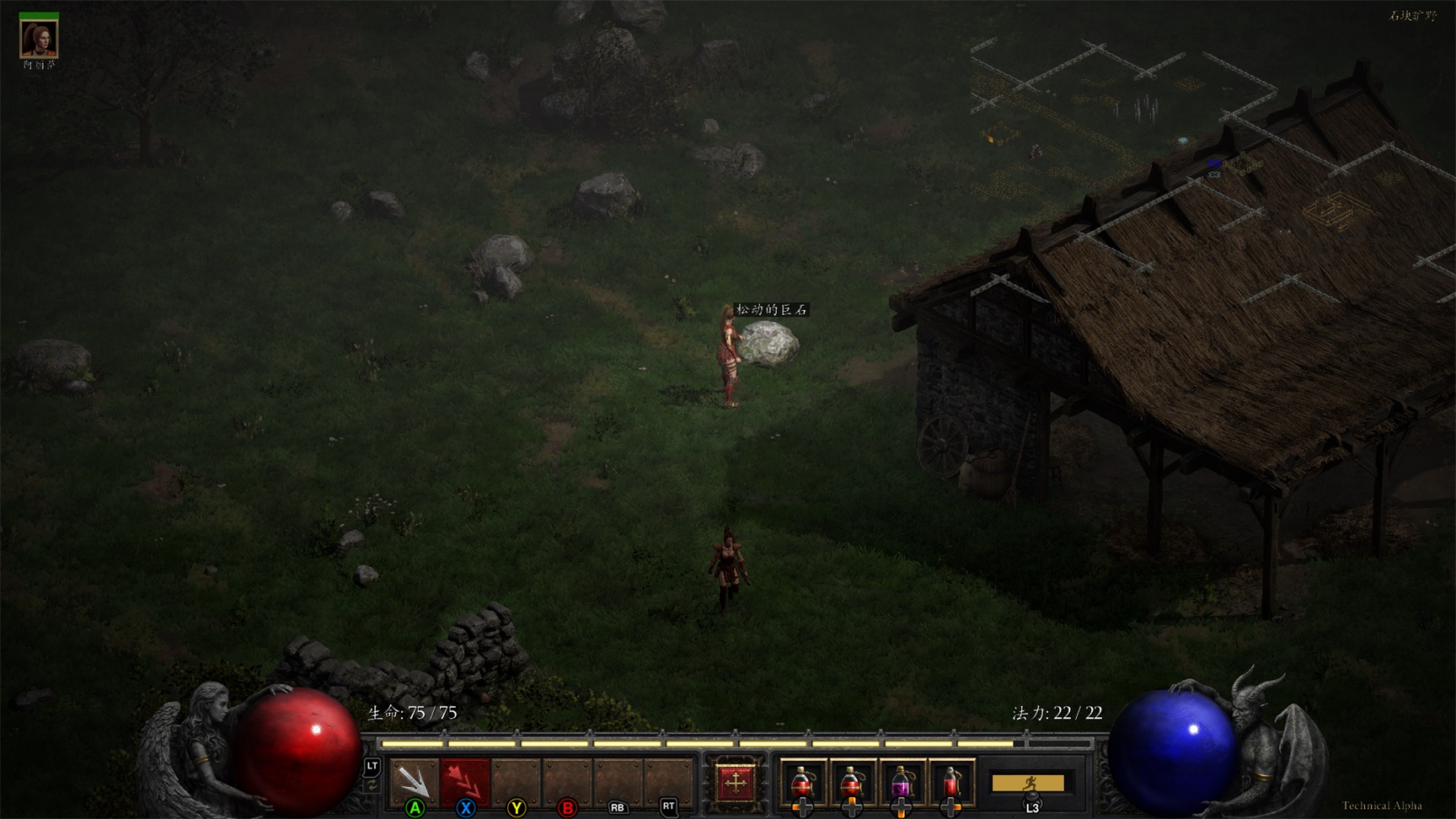Open the red cross emblem menu button

(736, 783)
